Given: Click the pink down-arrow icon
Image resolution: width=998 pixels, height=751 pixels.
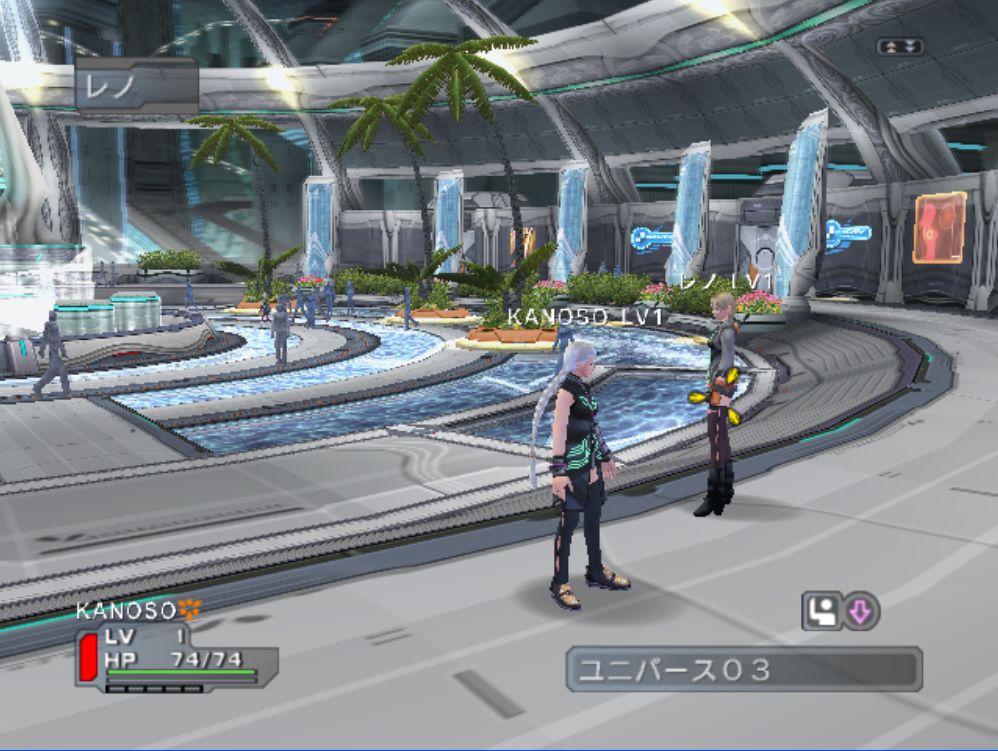Looking at the screenshot, I should pyautogui.click(x=861, y=611).
